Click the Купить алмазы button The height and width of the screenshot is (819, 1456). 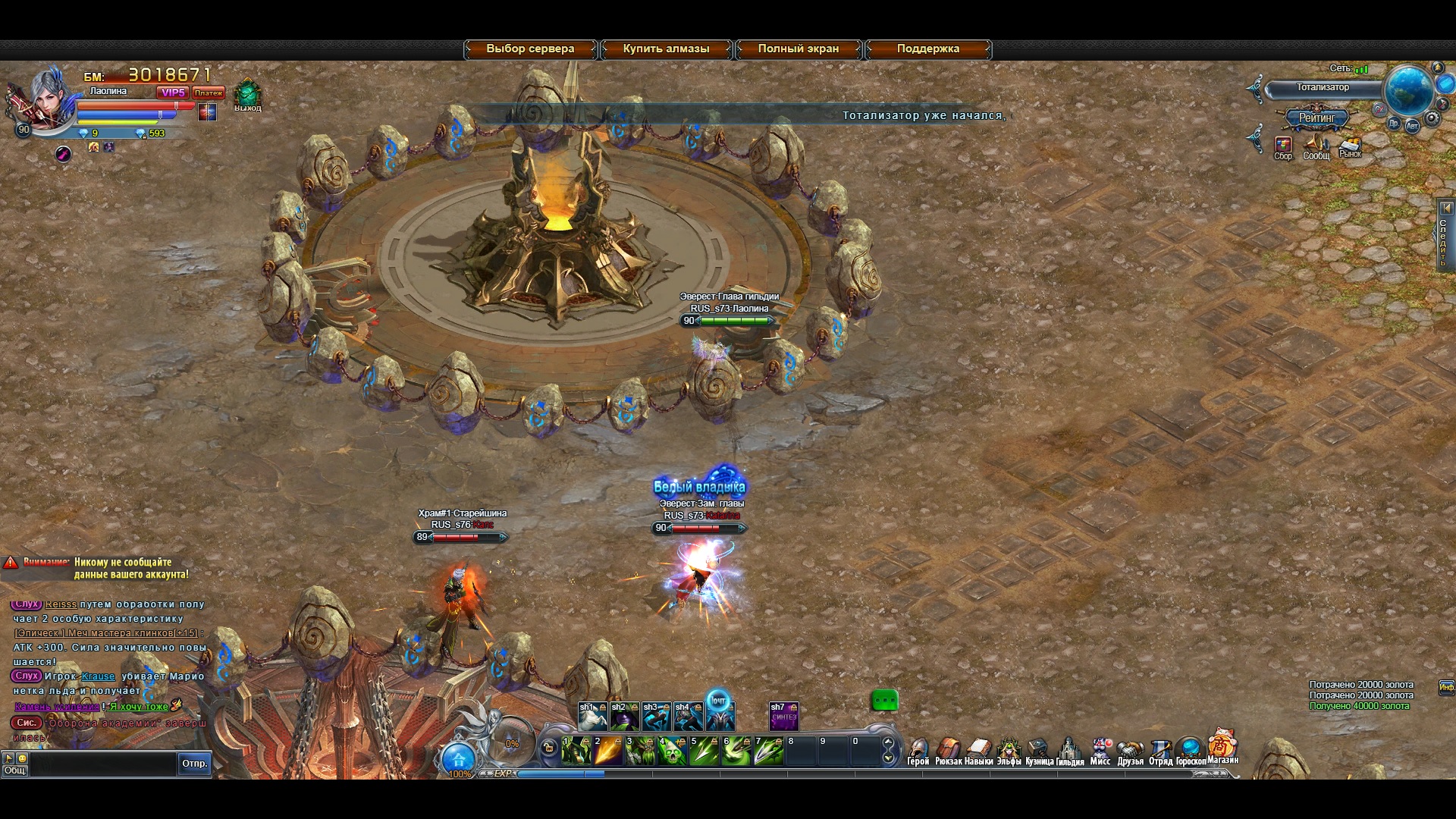pyautogui.click(x=666, y=49)
